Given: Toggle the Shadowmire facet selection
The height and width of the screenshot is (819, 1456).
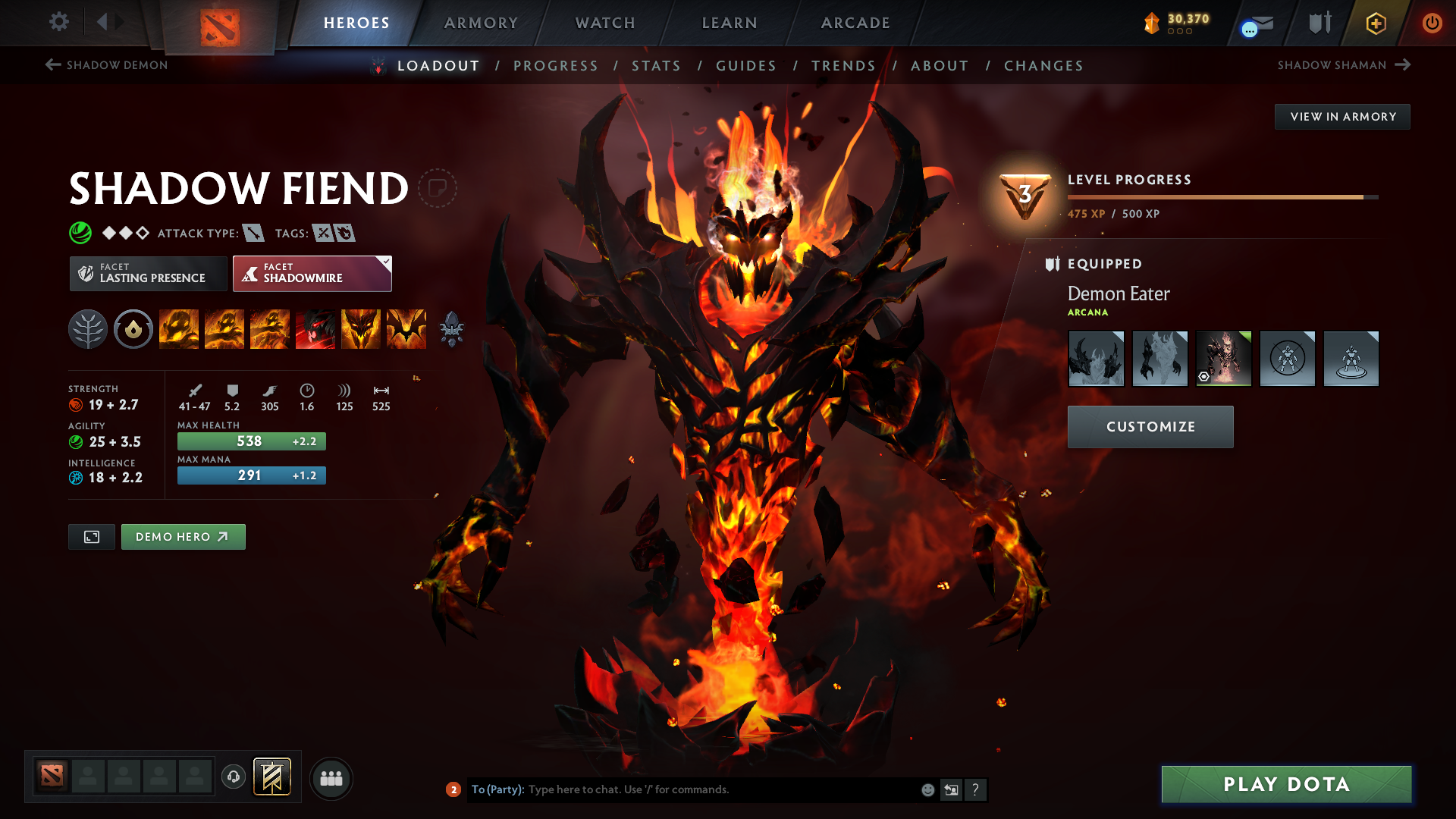Looking at the screenshot, I should coord(312,273).
